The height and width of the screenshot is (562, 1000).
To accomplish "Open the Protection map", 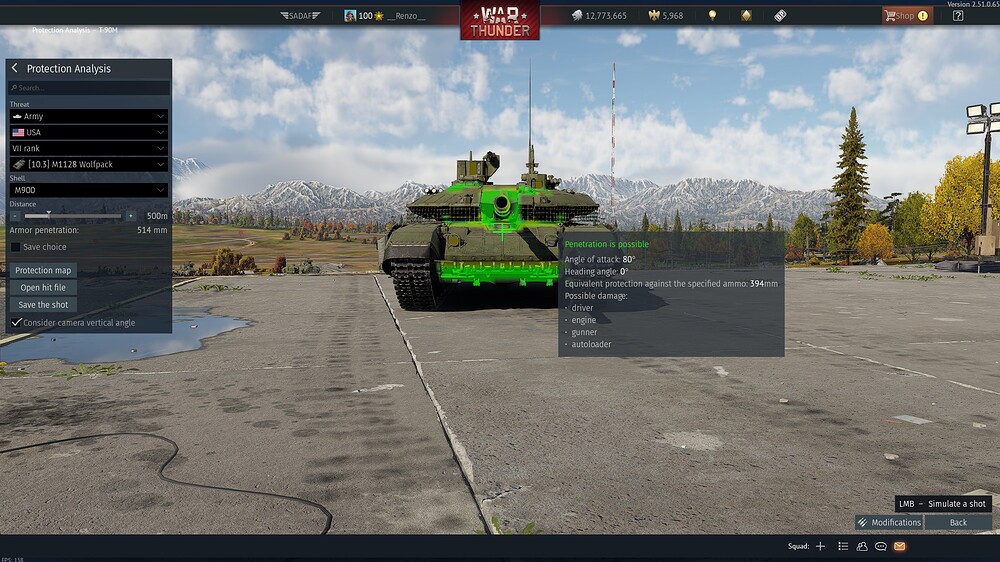I will tap(43, 270).
